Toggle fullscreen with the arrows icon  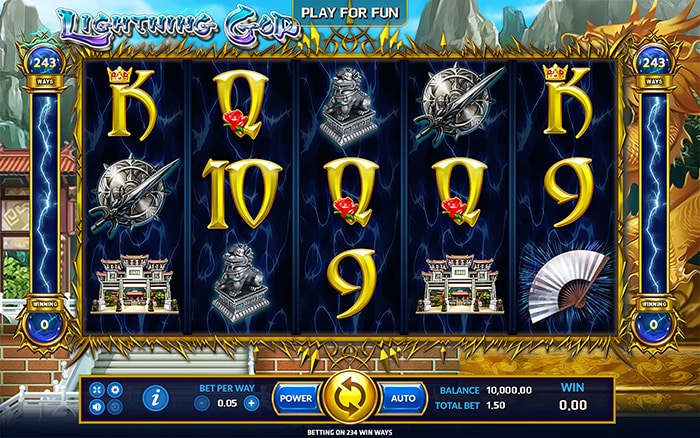click(97, 389)
